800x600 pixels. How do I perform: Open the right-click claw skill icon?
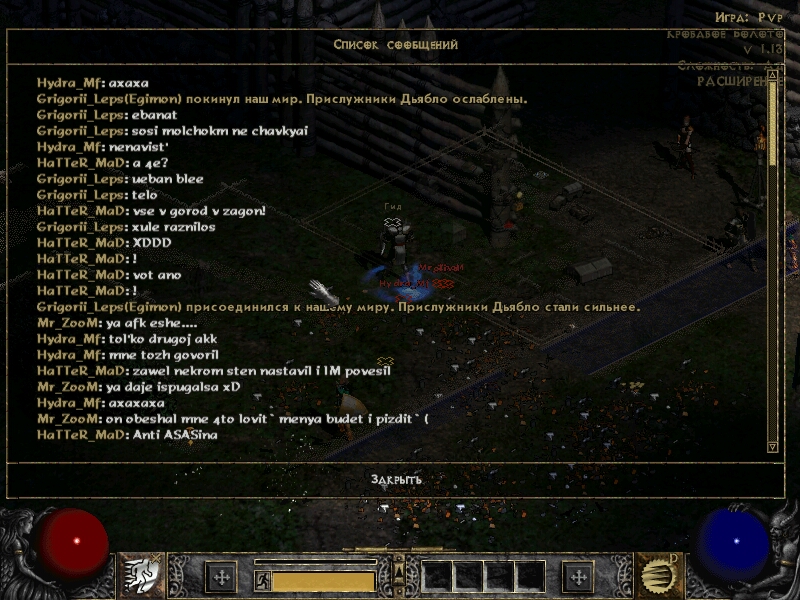(x=659, y=575)
